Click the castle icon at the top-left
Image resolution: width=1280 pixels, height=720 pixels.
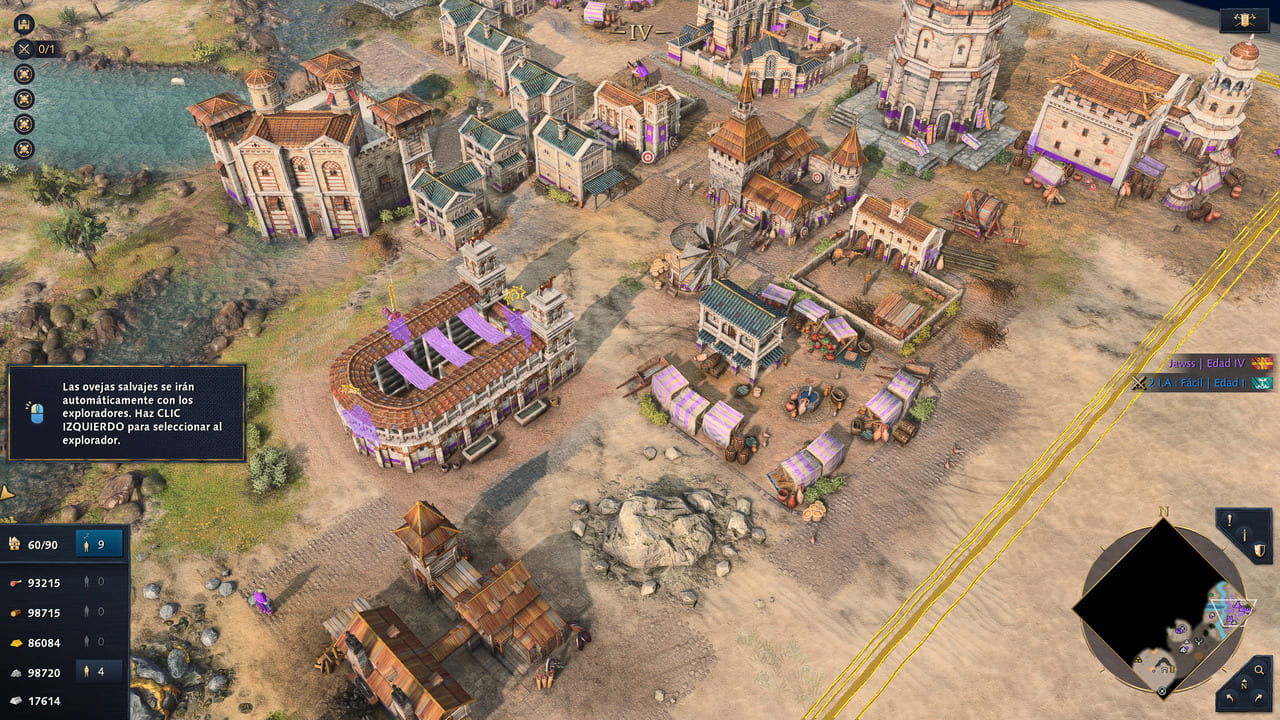[x=24, y=24]
